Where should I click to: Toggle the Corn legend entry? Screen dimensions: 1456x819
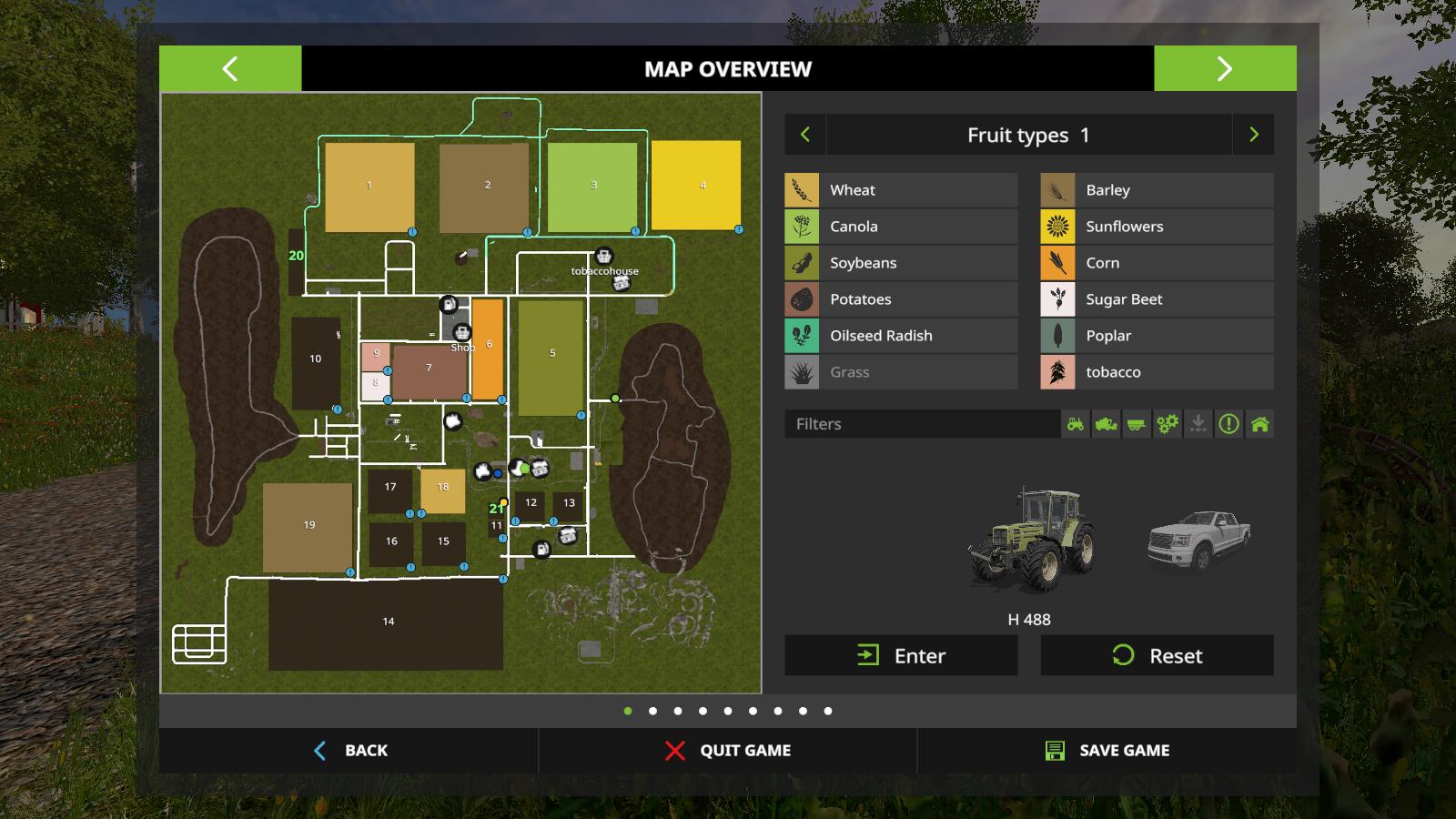tap(1157, 263)
